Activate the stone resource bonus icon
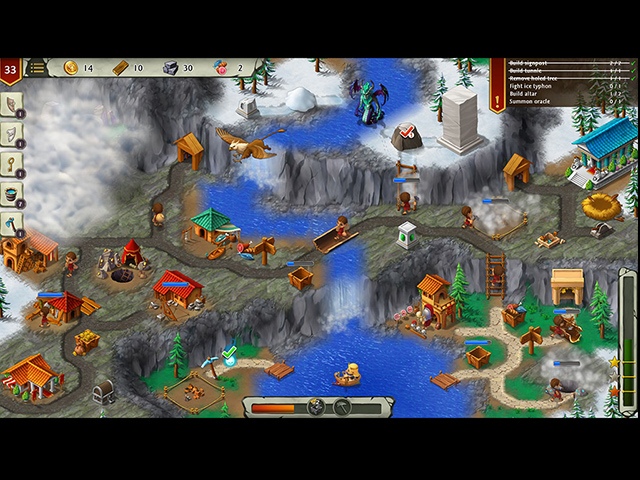Screen dimensions: 640x480 point(316,407)
